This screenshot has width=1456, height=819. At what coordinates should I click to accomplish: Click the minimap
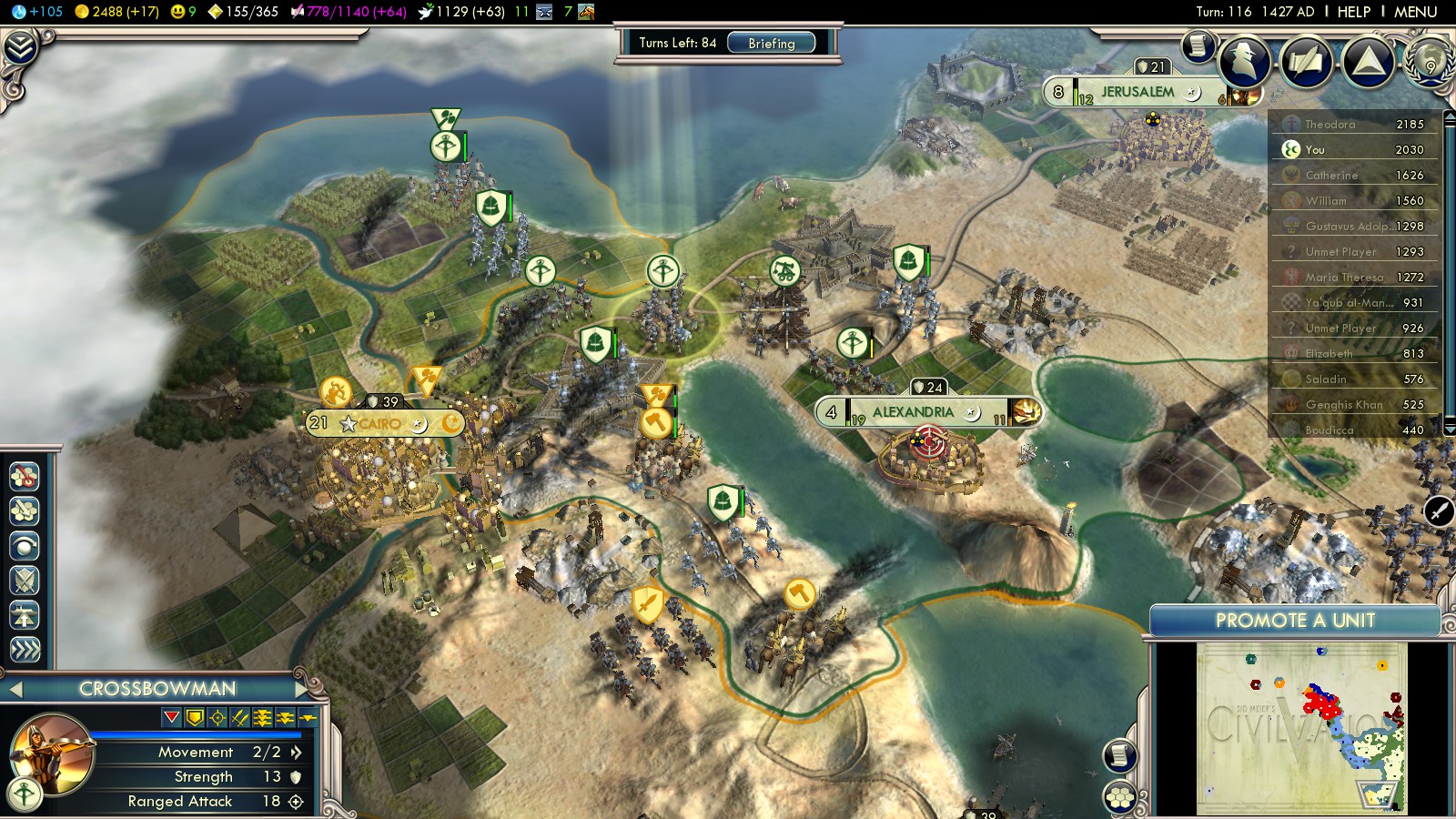coord(1301,728)
